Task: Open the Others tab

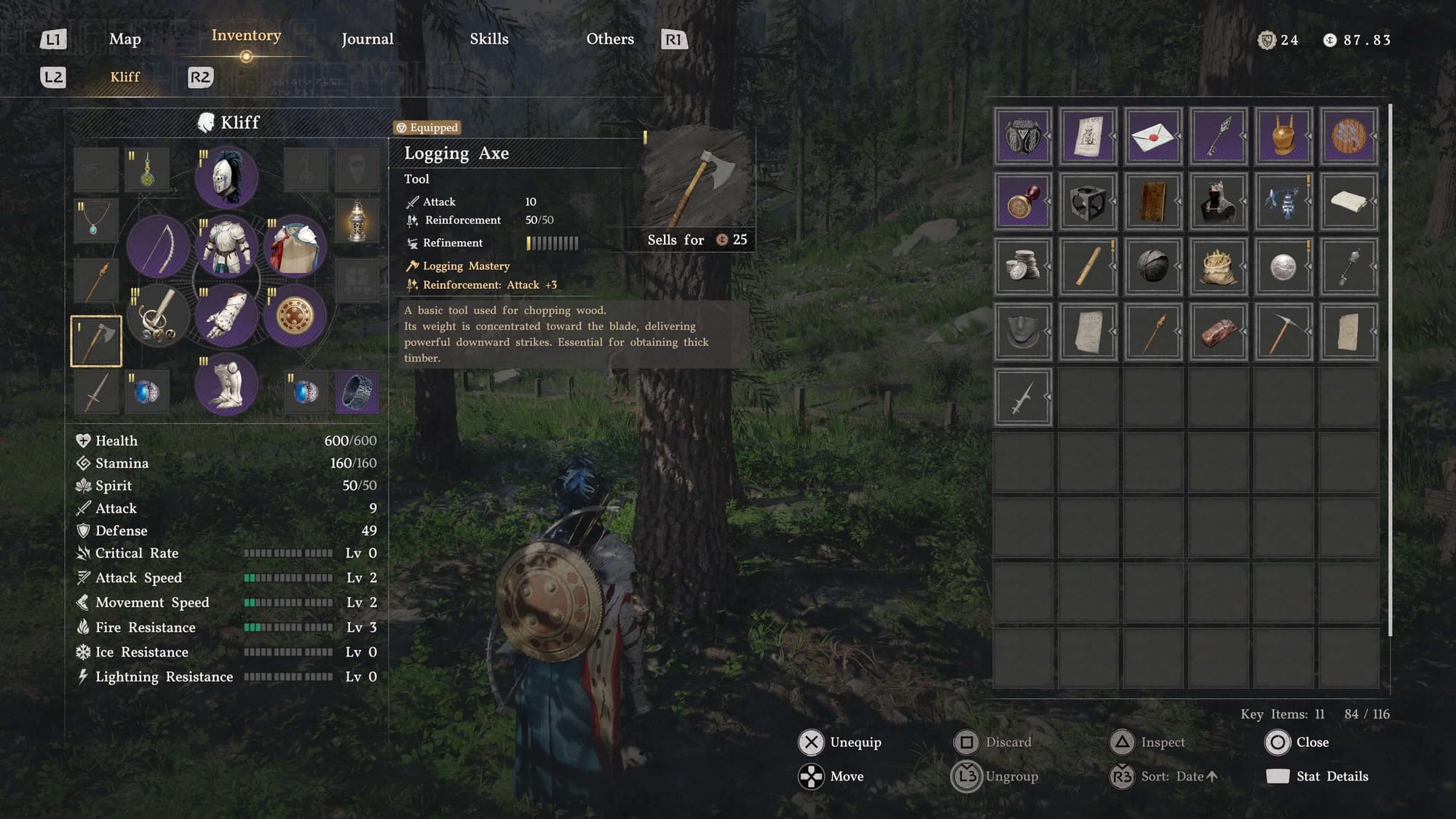Action: [609, 39]
